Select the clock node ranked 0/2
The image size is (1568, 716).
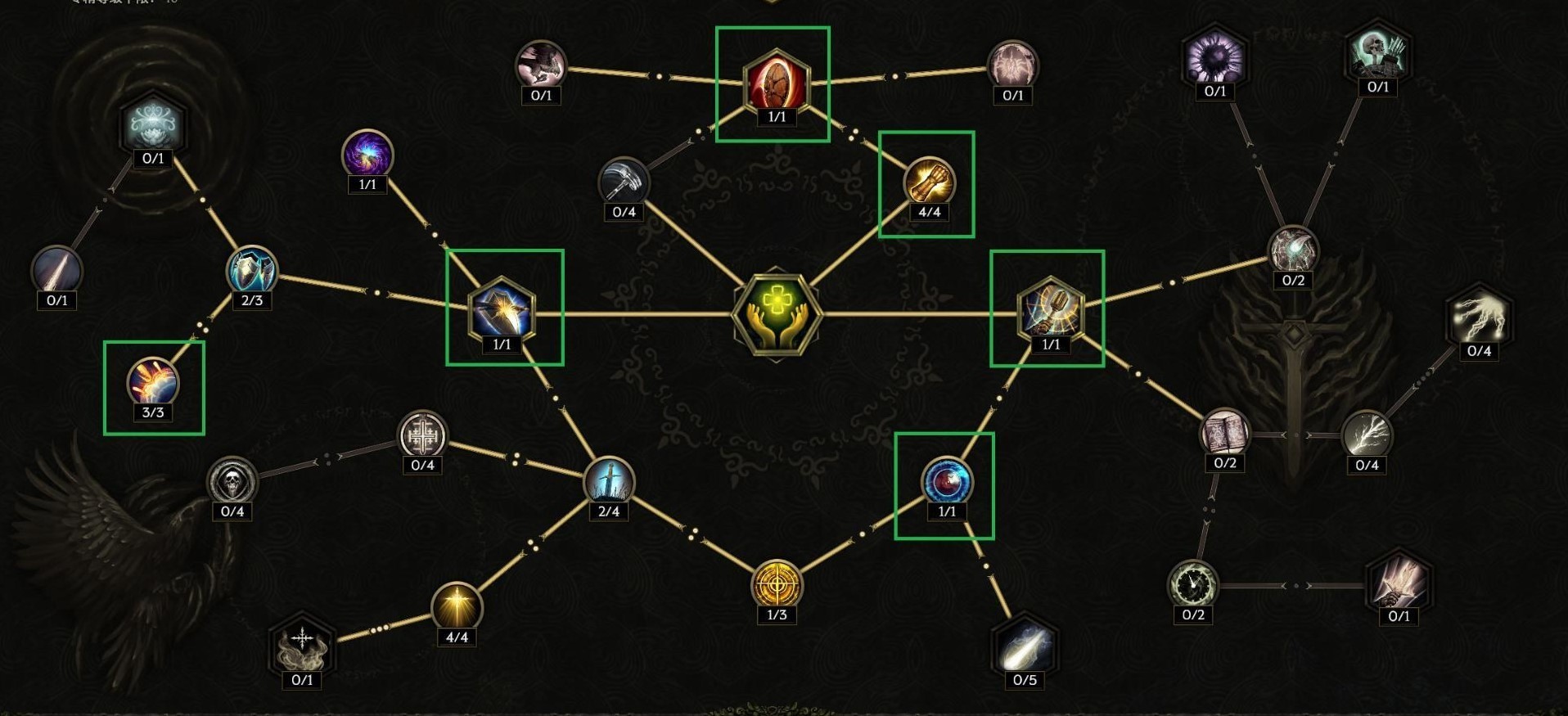click(x=1195, y=583)
